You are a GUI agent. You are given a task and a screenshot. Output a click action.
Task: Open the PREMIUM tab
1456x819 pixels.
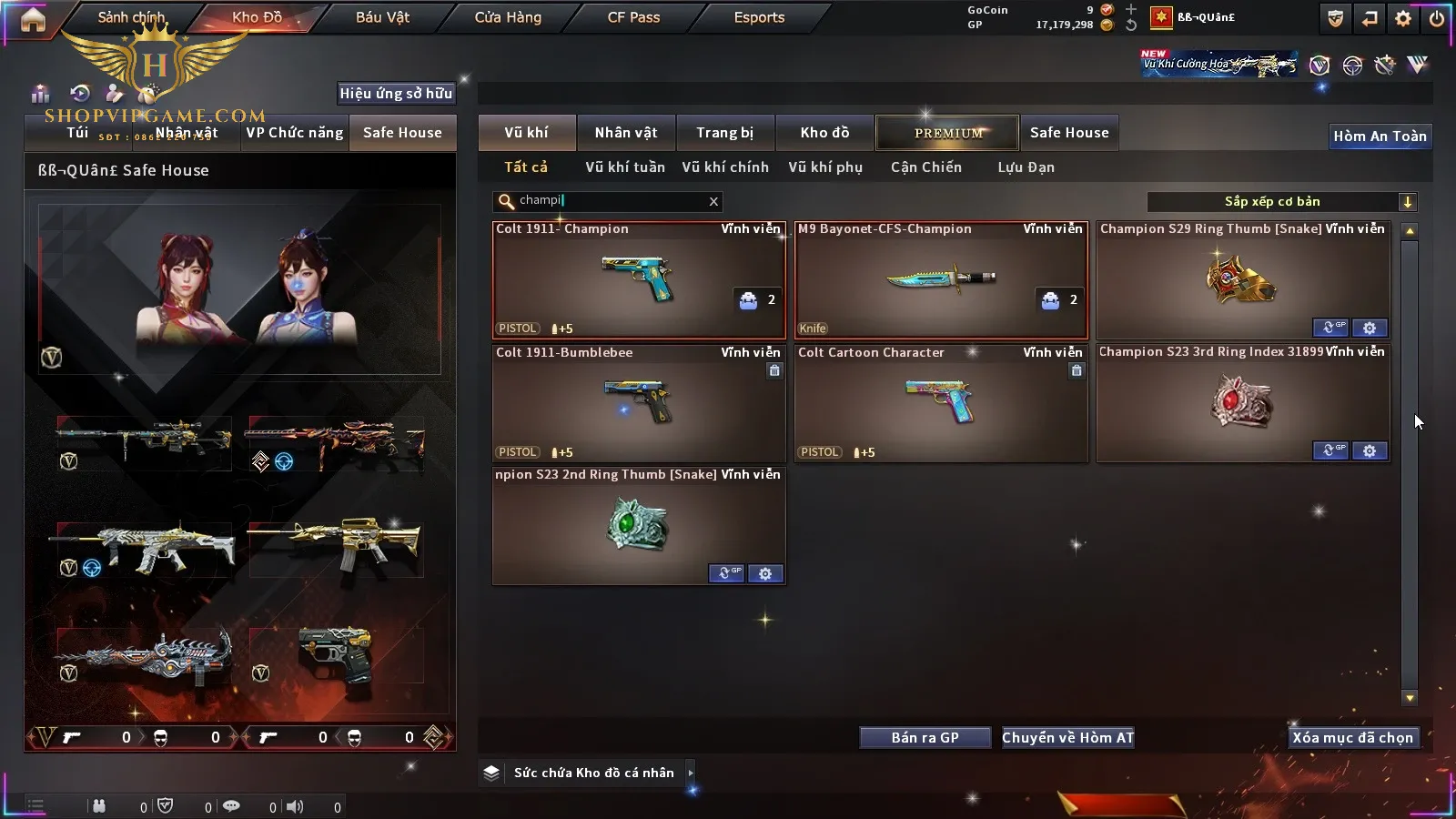[x=947, y=133]
